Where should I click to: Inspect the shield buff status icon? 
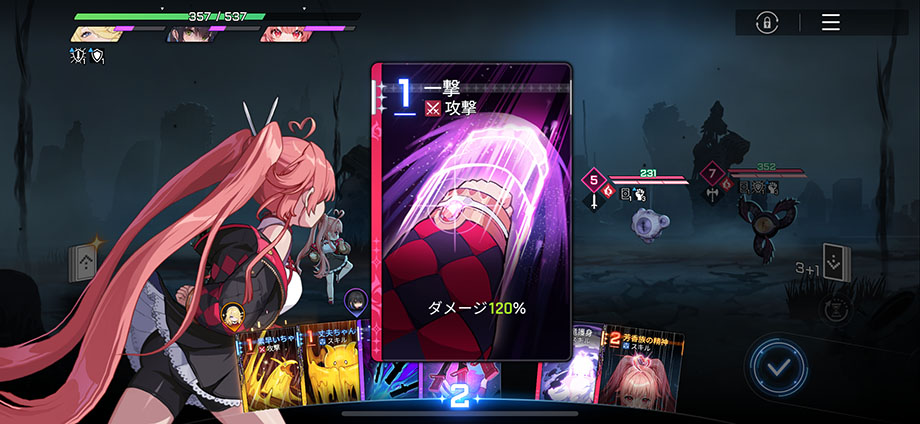(97, 56)
